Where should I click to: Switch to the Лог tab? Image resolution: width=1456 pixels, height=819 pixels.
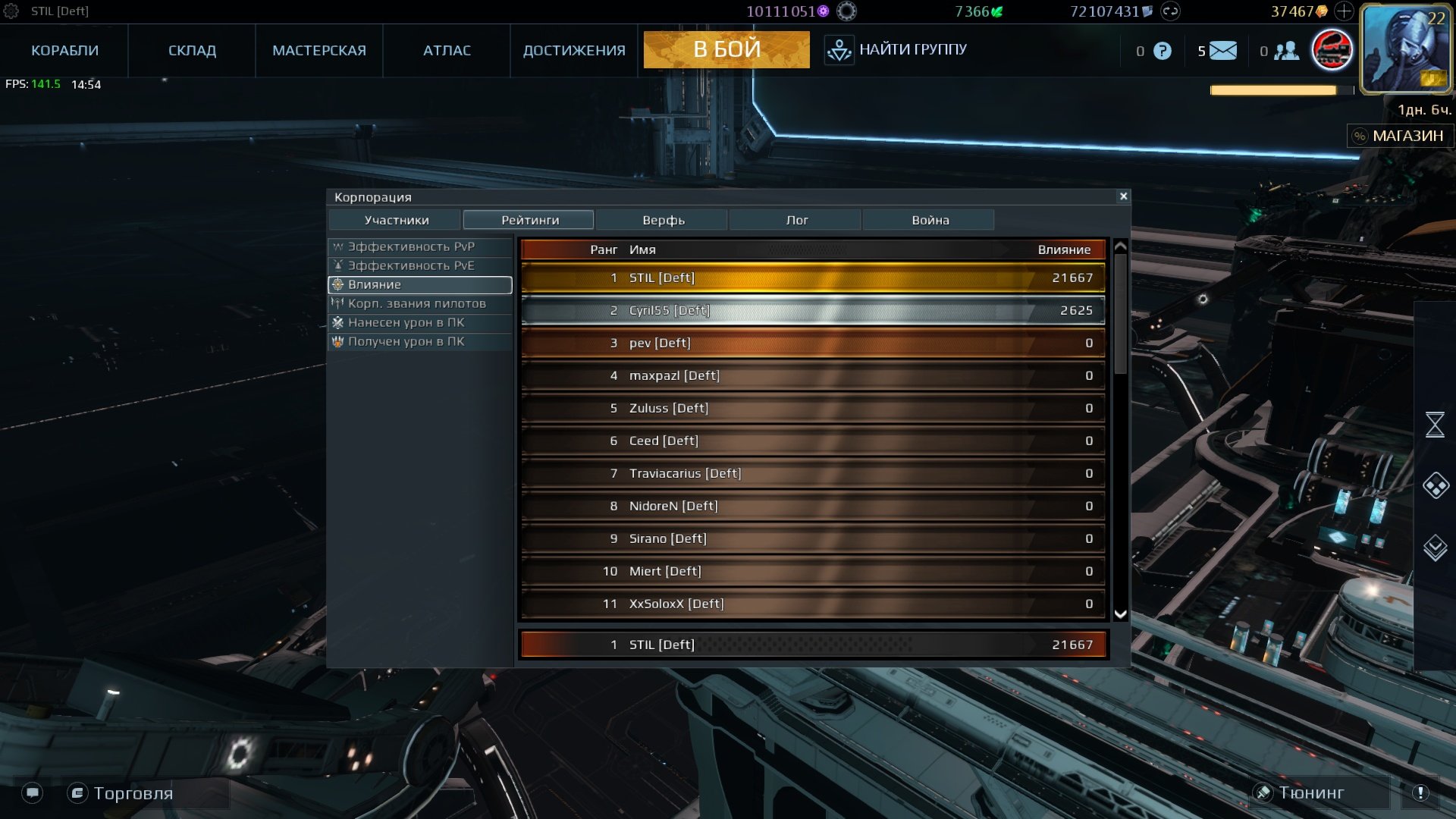796,220
